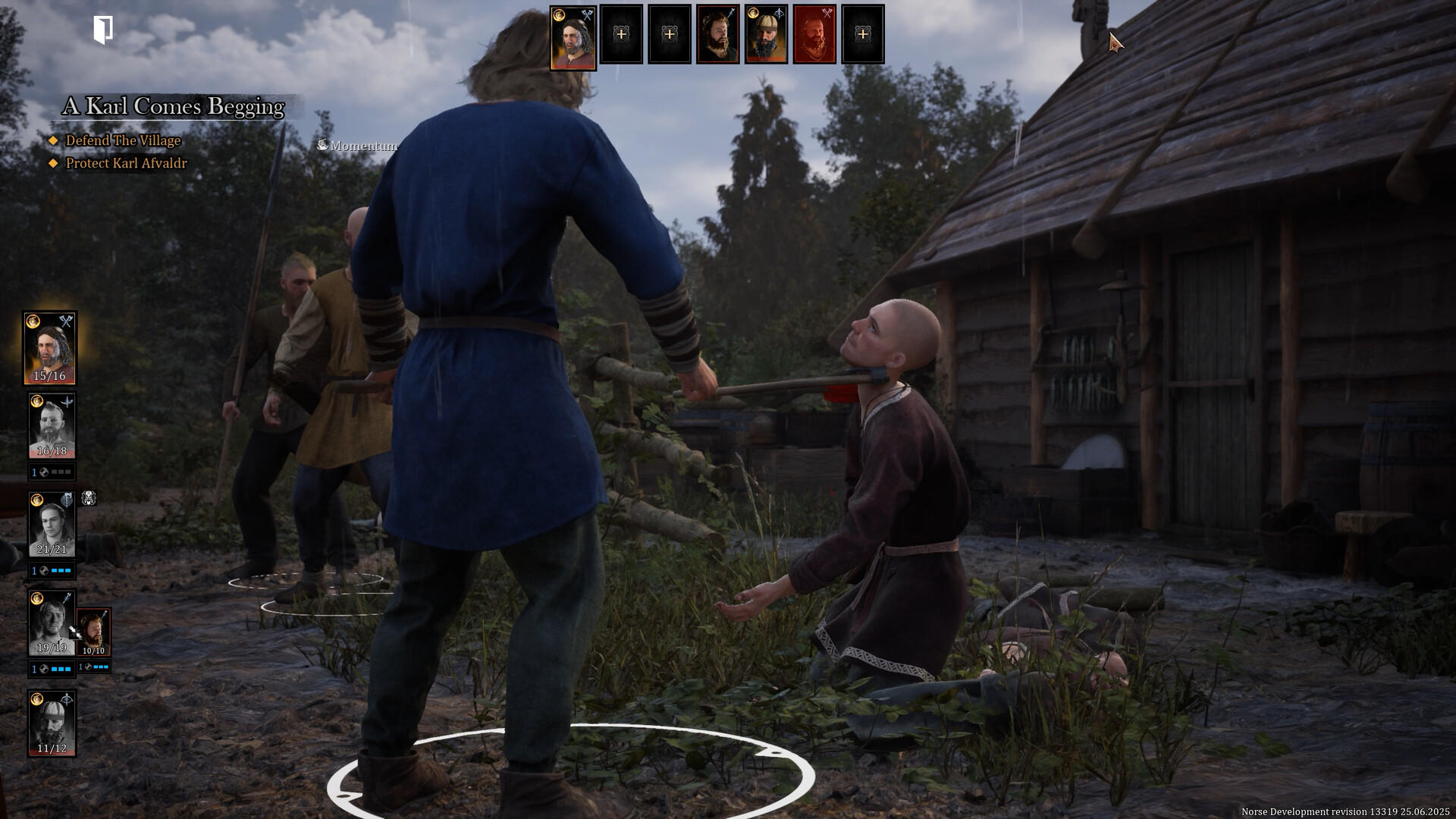Switch to the red-tinted enemy turn card
The width and height of the screenshot is (1456, 819).
pyautogui.click(x=814, y=38)
